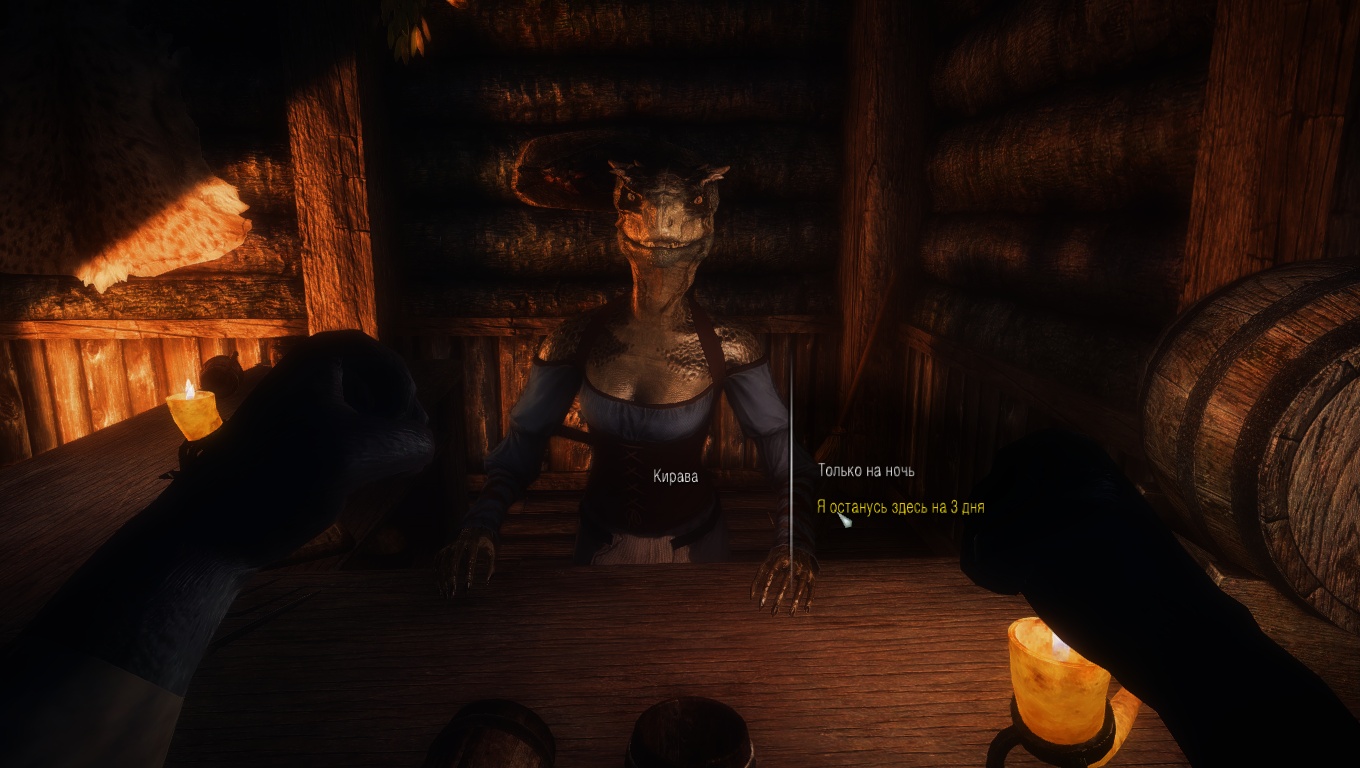This screenshot has height=768, width=1360.
Task: Select "Я останусь здесь на 3 дня" option
Action: click(900, 507)
